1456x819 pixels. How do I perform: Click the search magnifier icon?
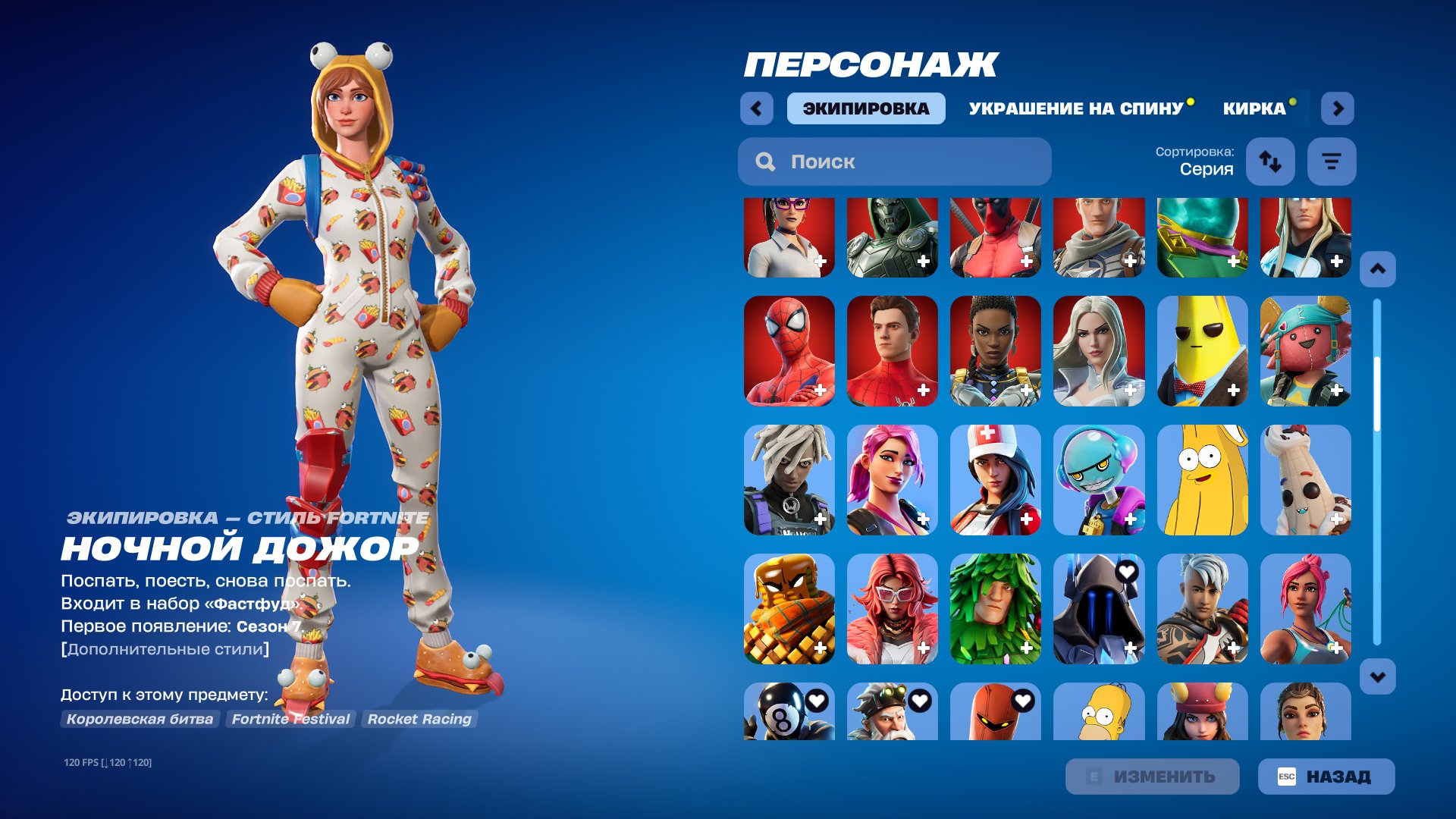pos(766,162)
